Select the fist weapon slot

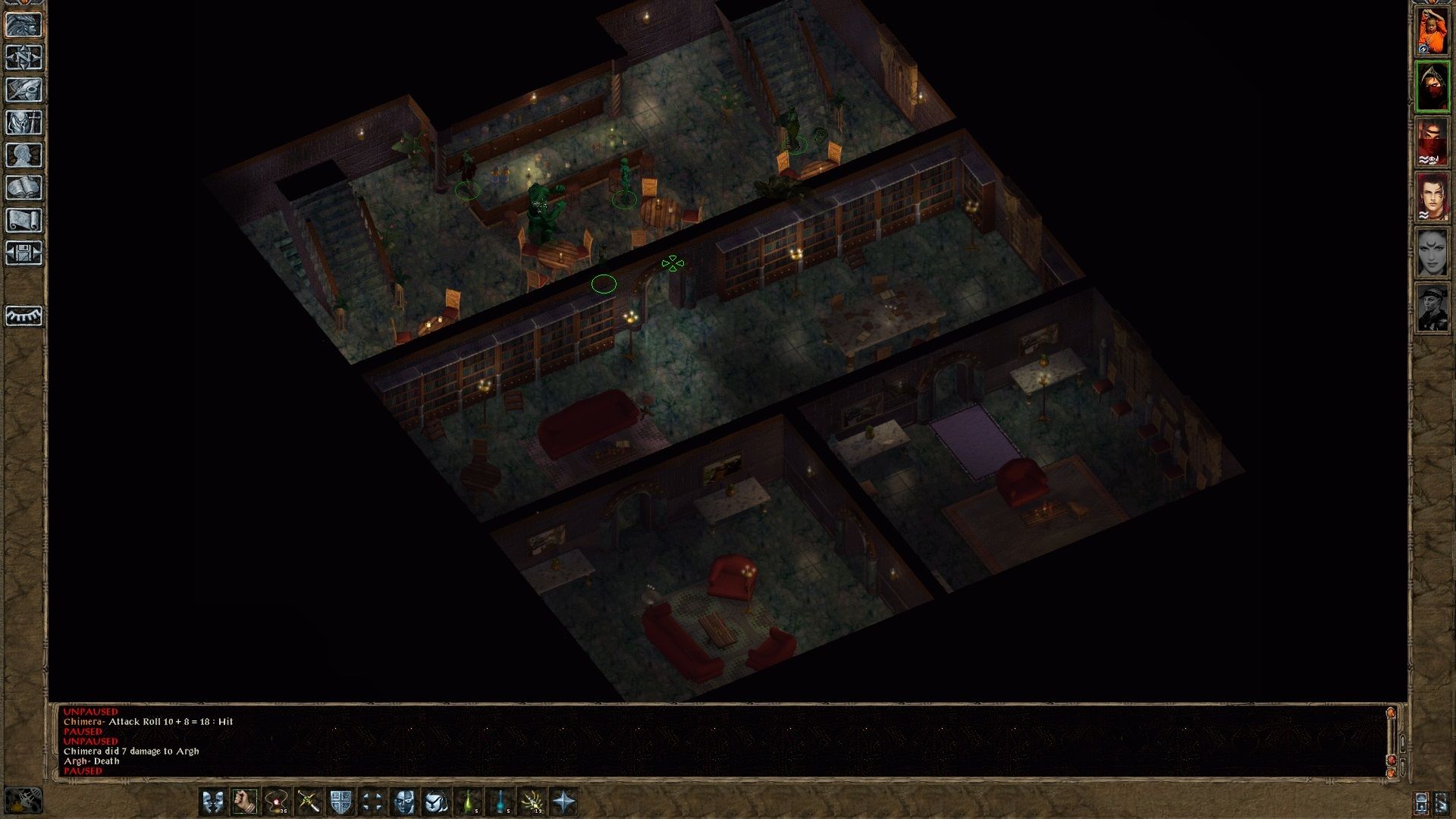245,801
